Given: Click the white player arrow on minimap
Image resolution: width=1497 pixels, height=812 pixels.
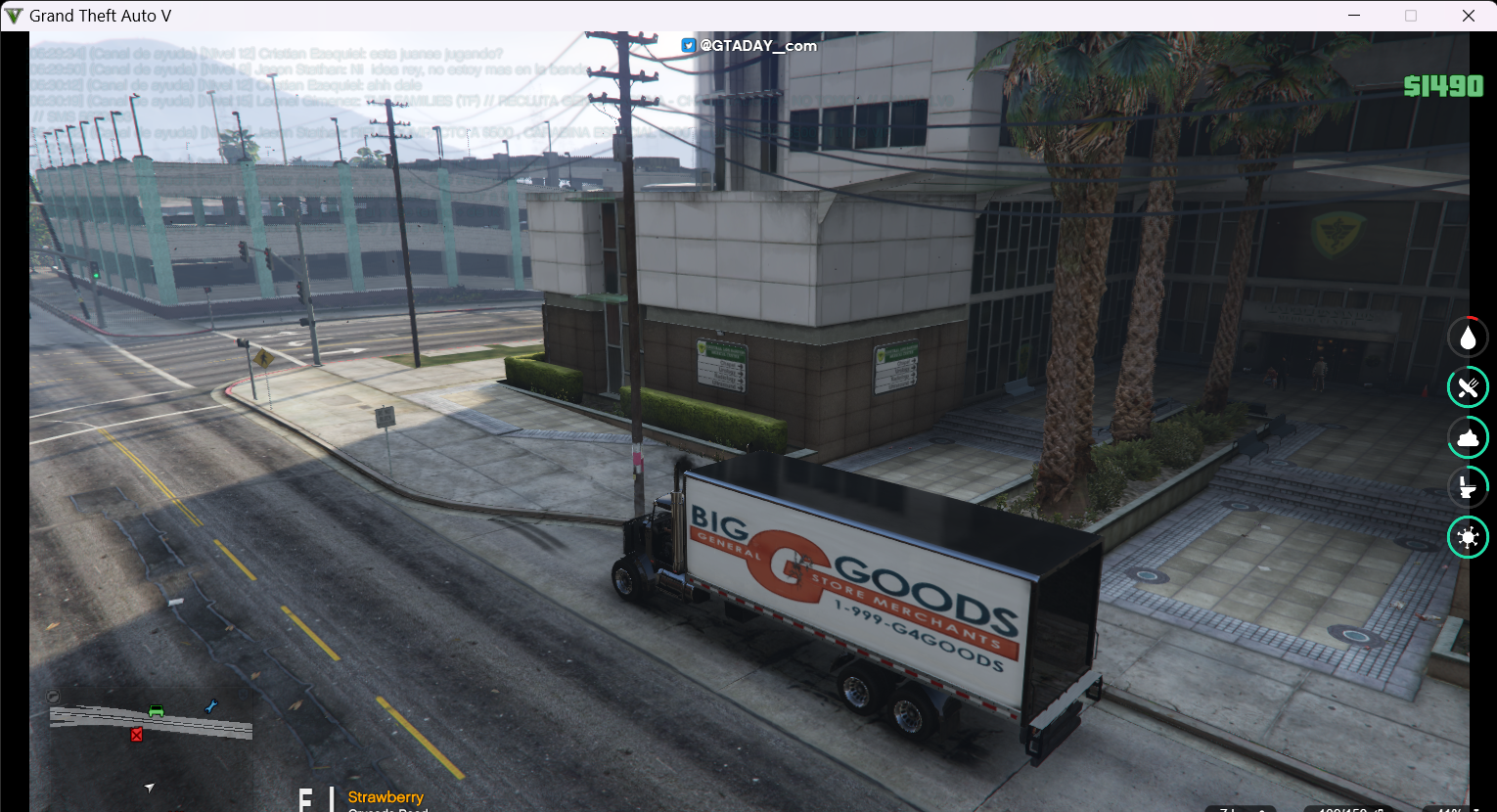Looking at the screenshot, I should 149,787.
